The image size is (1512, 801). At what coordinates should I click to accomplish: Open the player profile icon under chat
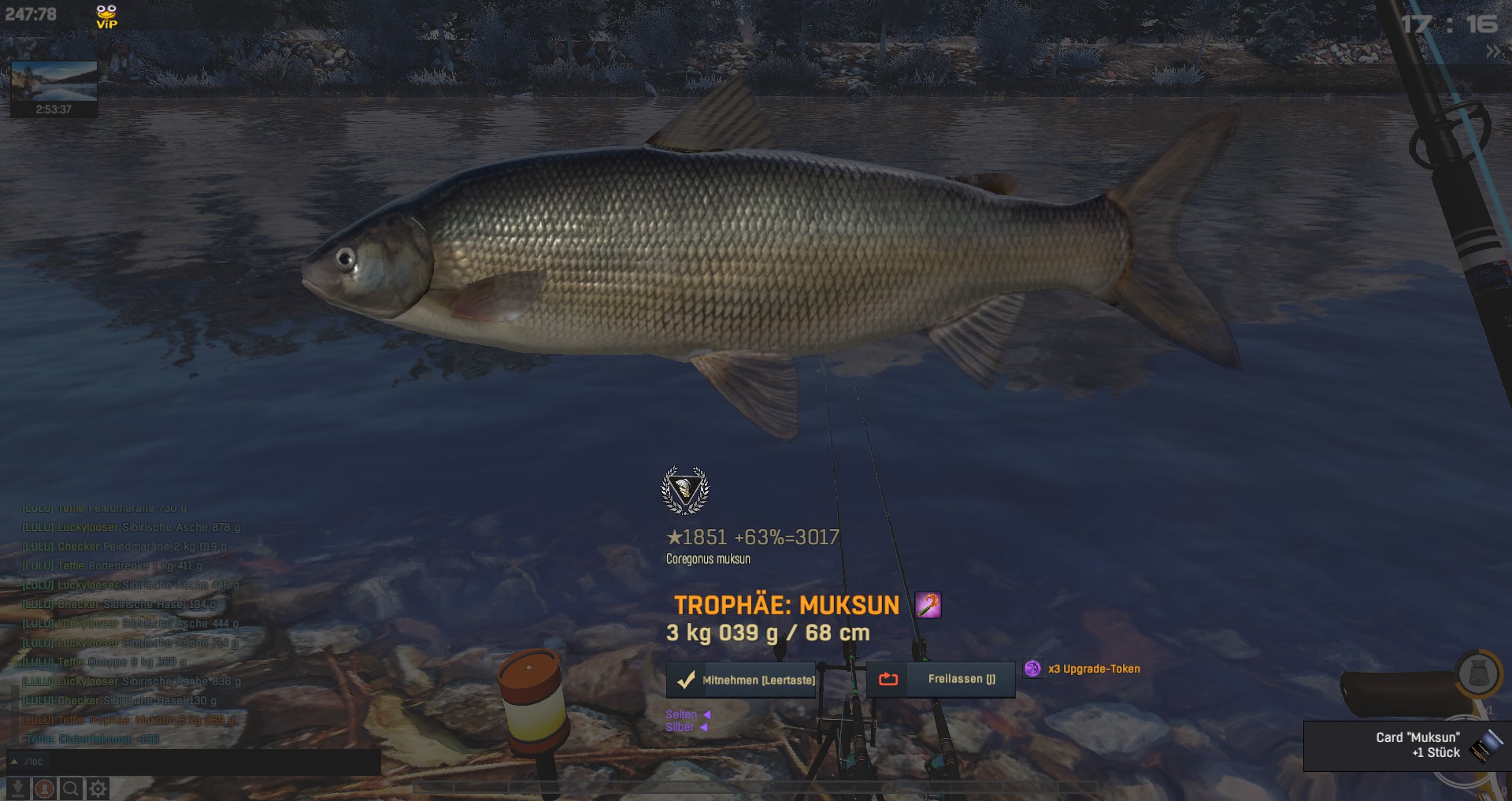(44, 788)
